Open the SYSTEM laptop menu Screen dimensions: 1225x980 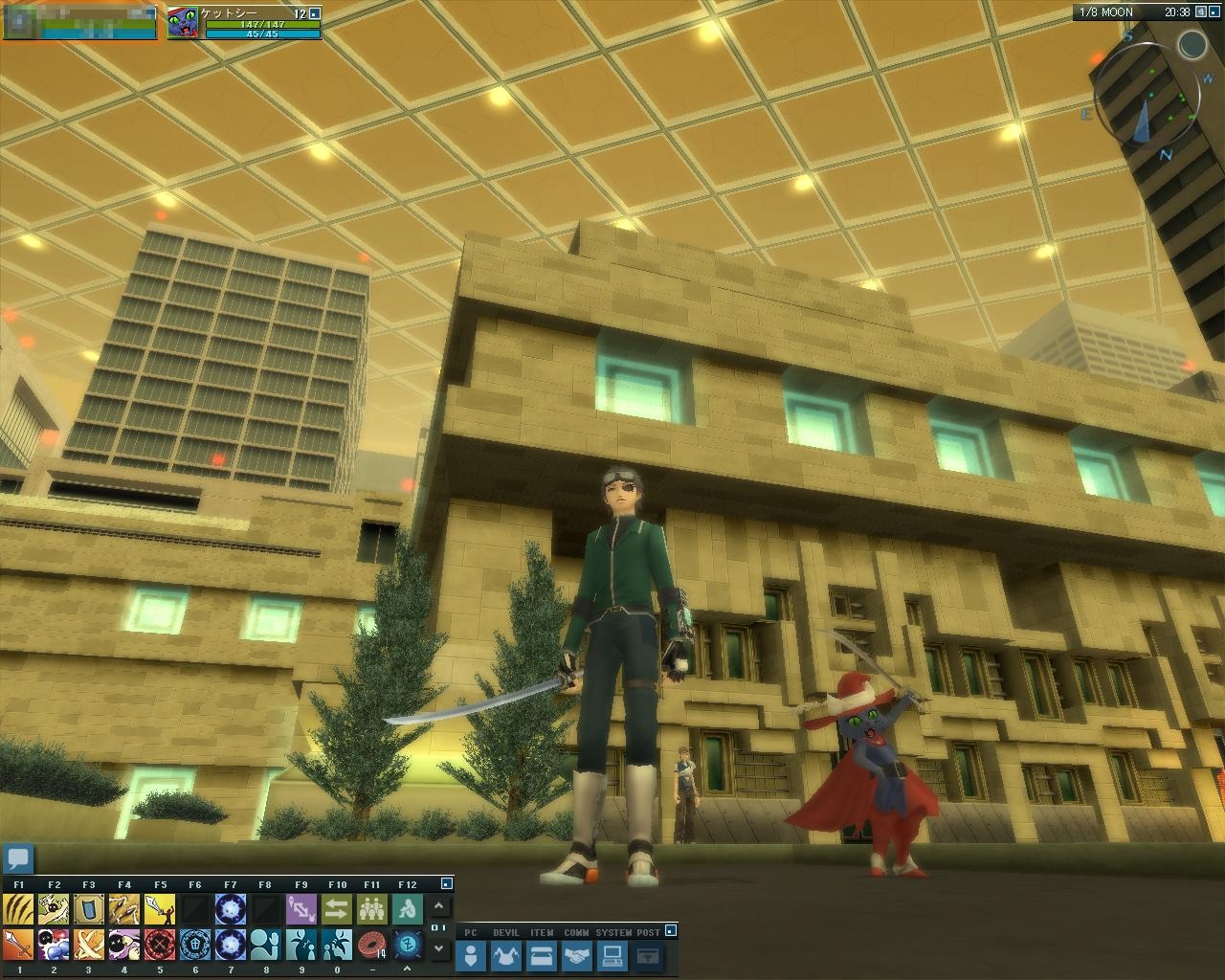point(612,955)
